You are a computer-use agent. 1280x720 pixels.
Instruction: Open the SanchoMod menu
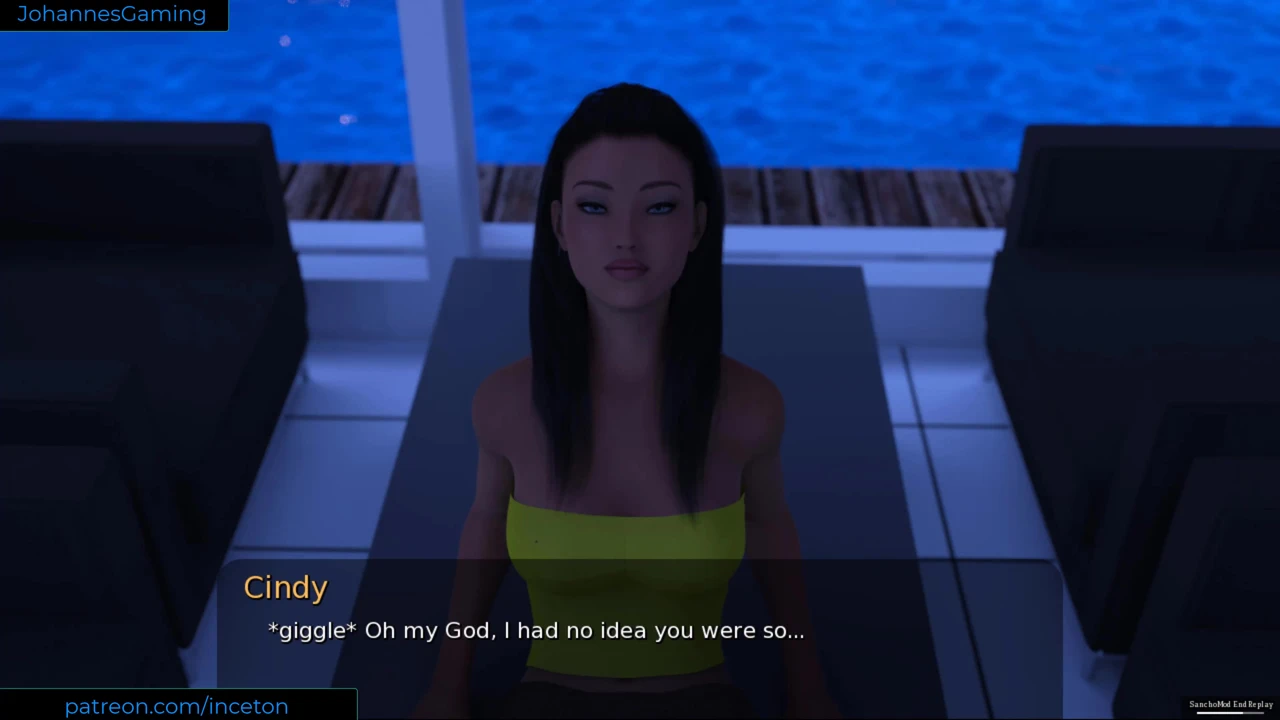(x=1209, y=705)
